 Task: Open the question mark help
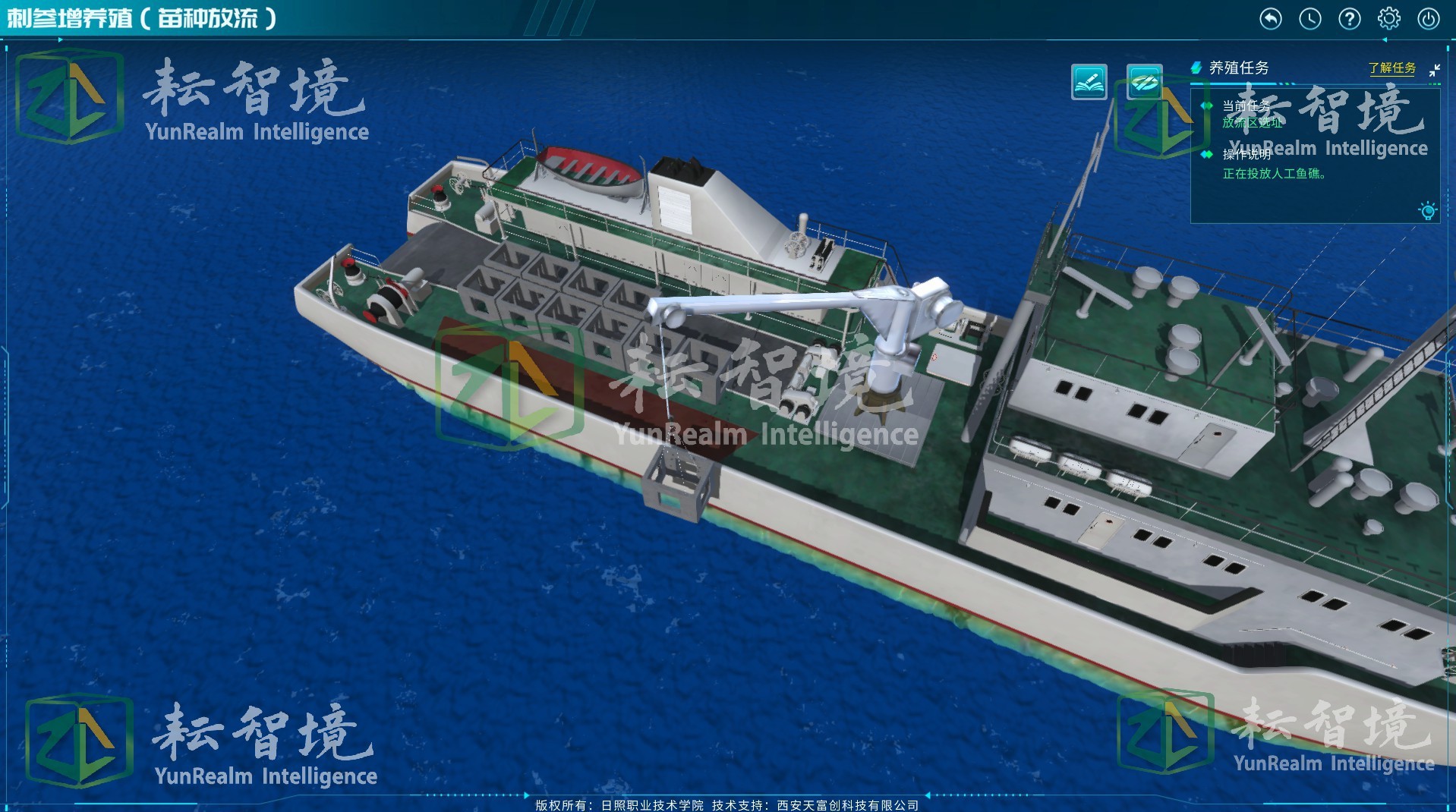click(1349, 18)
